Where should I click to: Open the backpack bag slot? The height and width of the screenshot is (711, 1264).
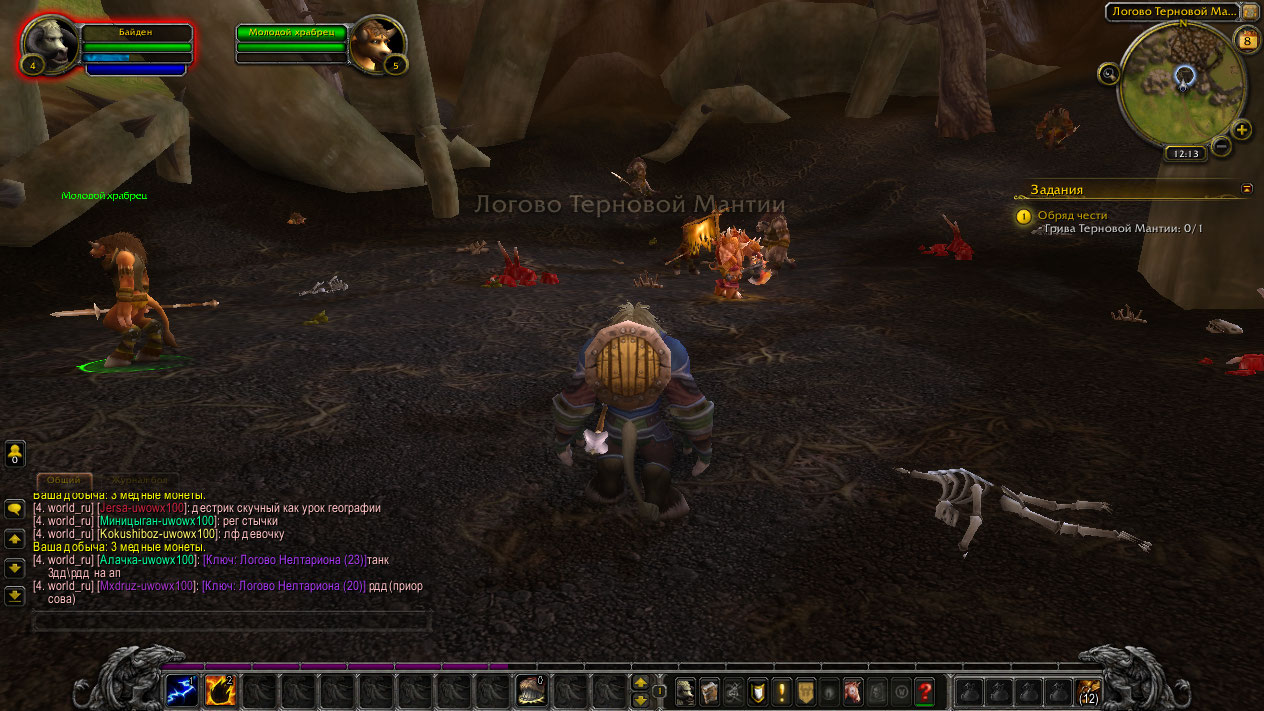[x=1088, y=690]
